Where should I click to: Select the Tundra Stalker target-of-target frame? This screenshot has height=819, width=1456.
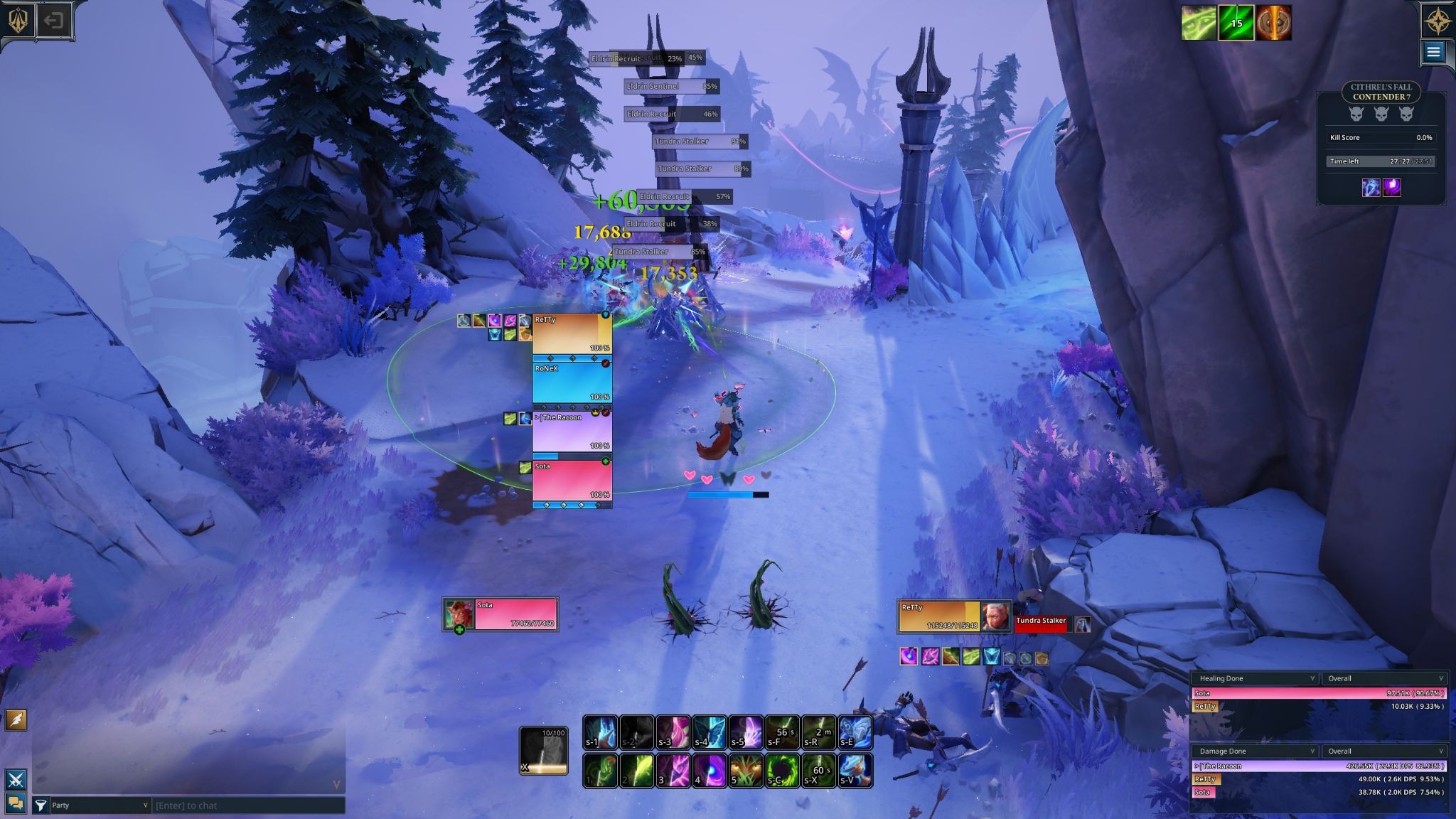(x=1042, y=624)
